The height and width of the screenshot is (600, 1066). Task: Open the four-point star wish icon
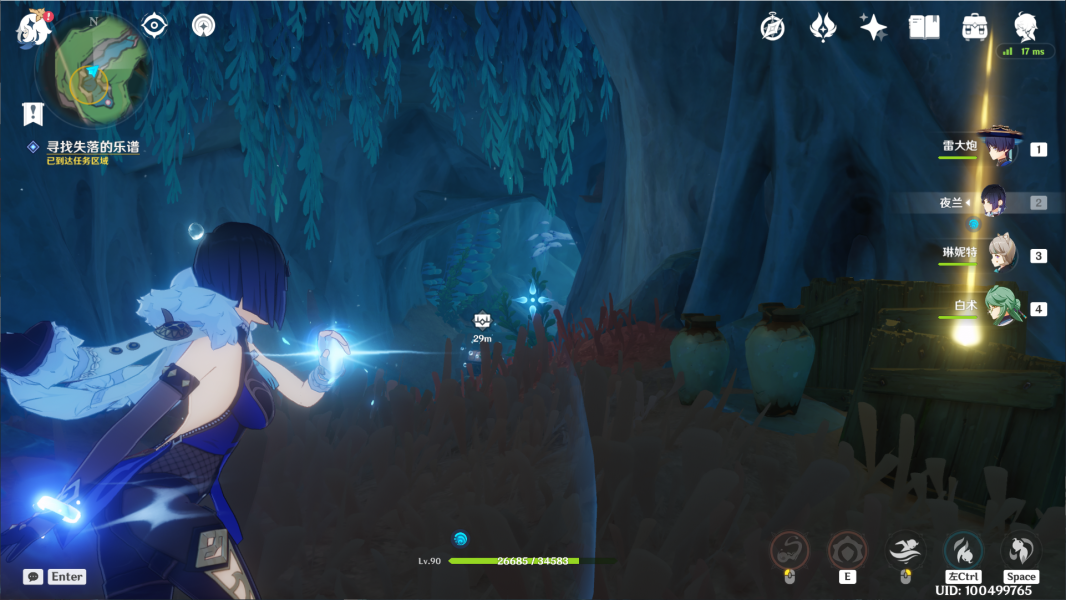click(x=873, y=28)
